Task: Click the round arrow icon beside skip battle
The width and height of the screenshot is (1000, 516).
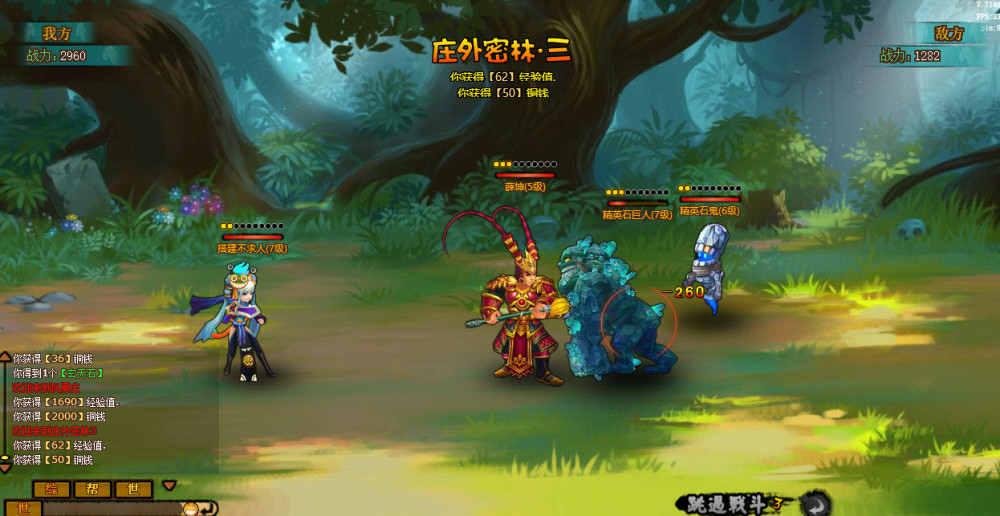Action: (x=817, y=503)
